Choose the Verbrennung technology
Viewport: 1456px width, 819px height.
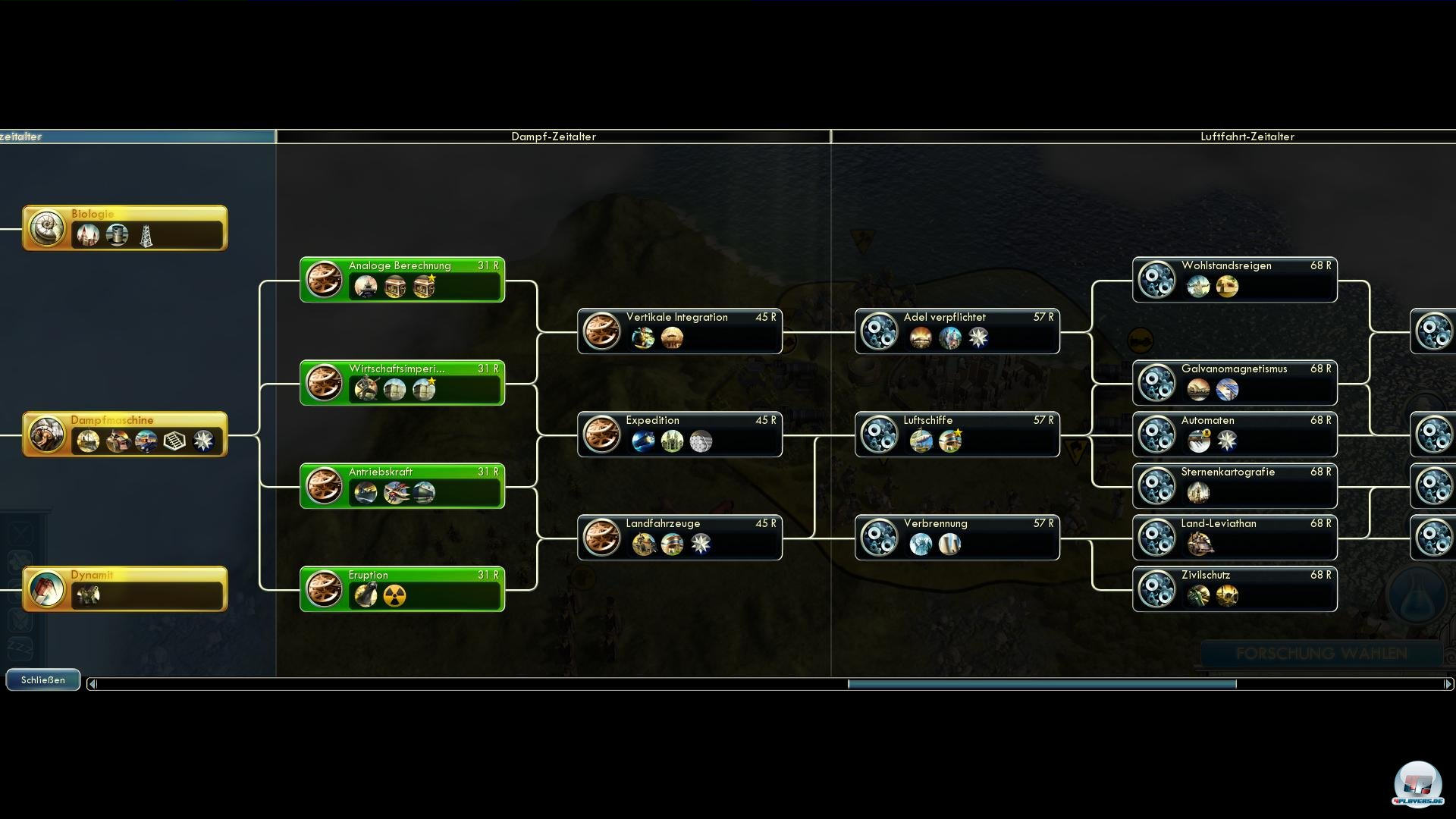(x=957, y=538)
